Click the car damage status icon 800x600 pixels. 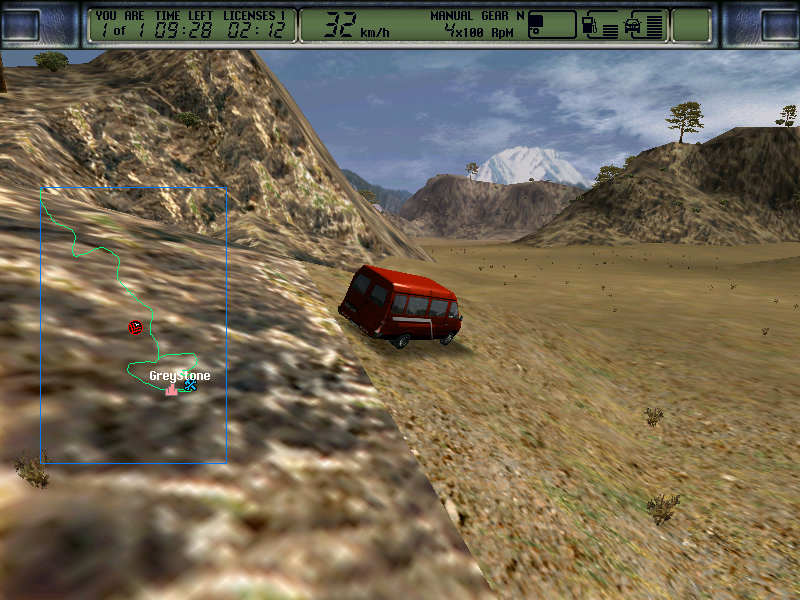(x=632, y=24)
